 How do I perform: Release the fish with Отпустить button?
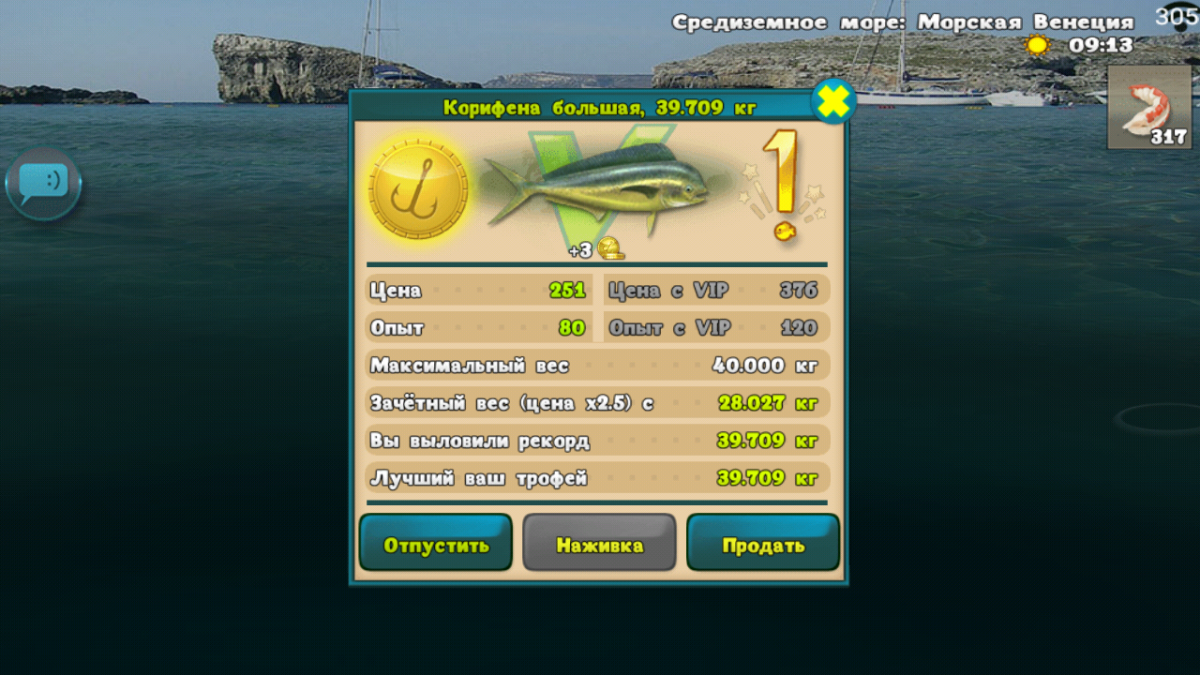(436, 544)
